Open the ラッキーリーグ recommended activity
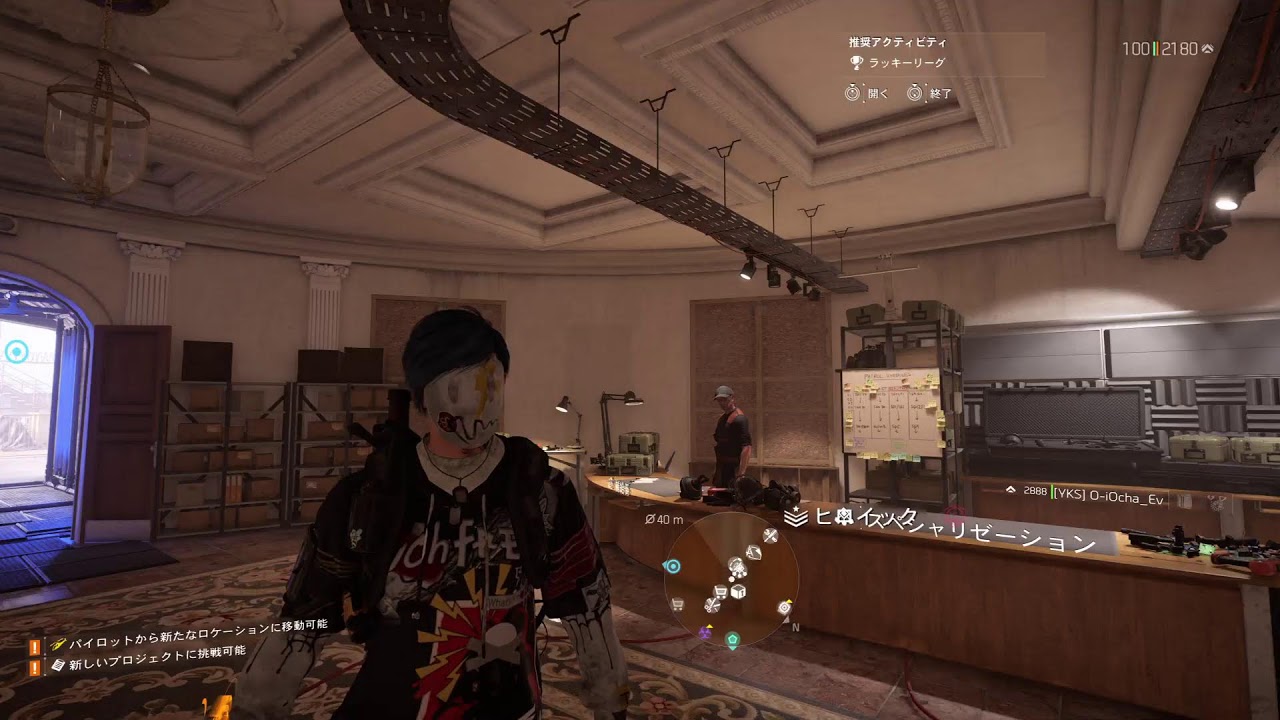The width and height of the screenshot is (1280, 720). click(906, 63)
